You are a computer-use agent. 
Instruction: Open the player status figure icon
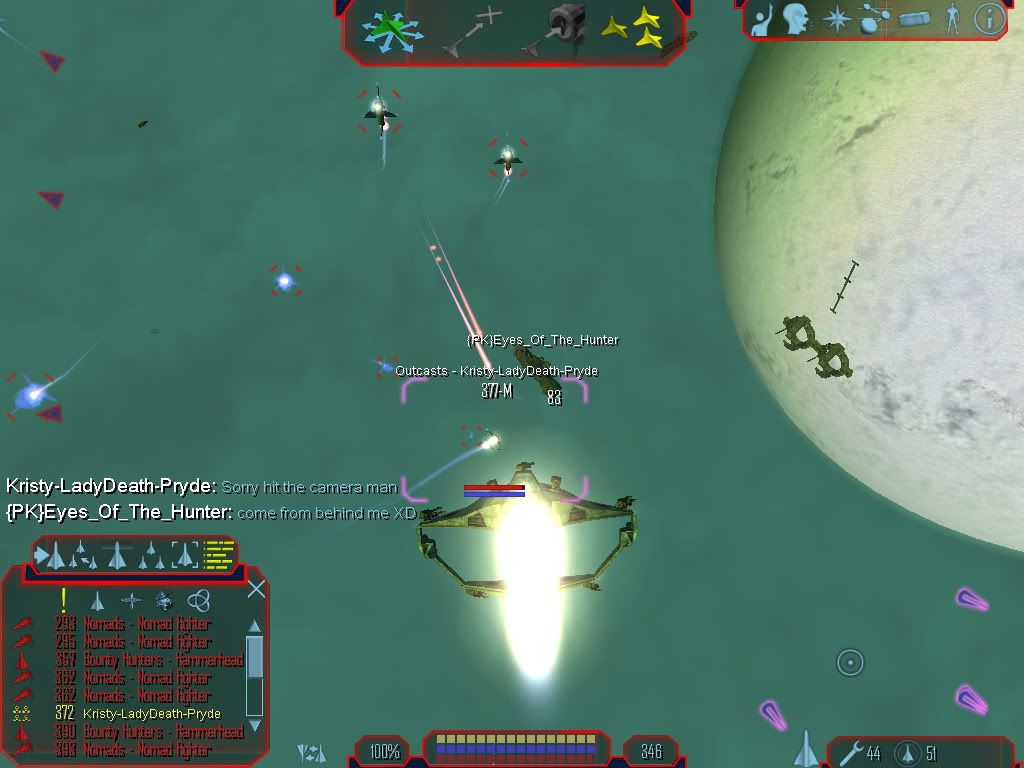click(x=952, y=19)
